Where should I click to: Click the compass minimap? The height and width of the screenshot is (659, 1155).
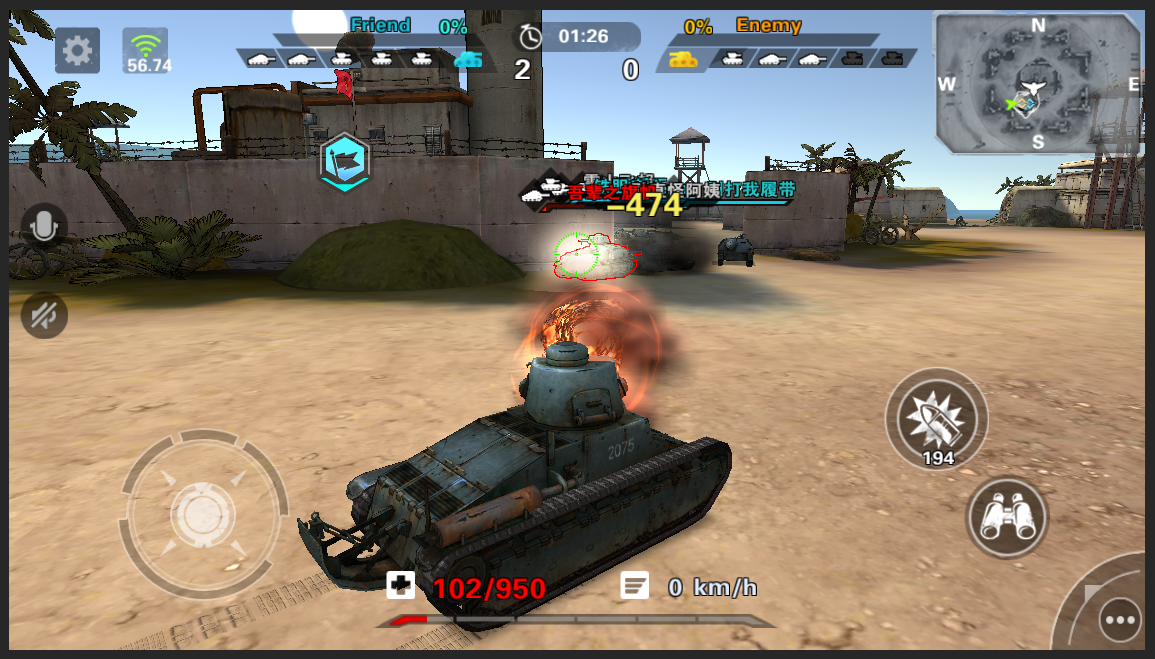[x=1037, y=83]
